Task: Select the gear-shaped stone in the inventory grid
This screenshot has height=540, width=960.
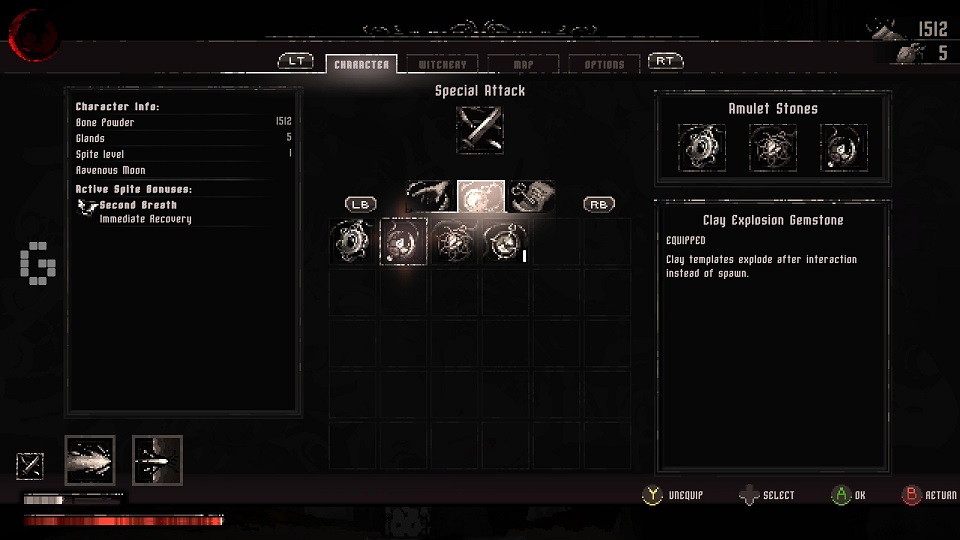Action: point(354,242)
